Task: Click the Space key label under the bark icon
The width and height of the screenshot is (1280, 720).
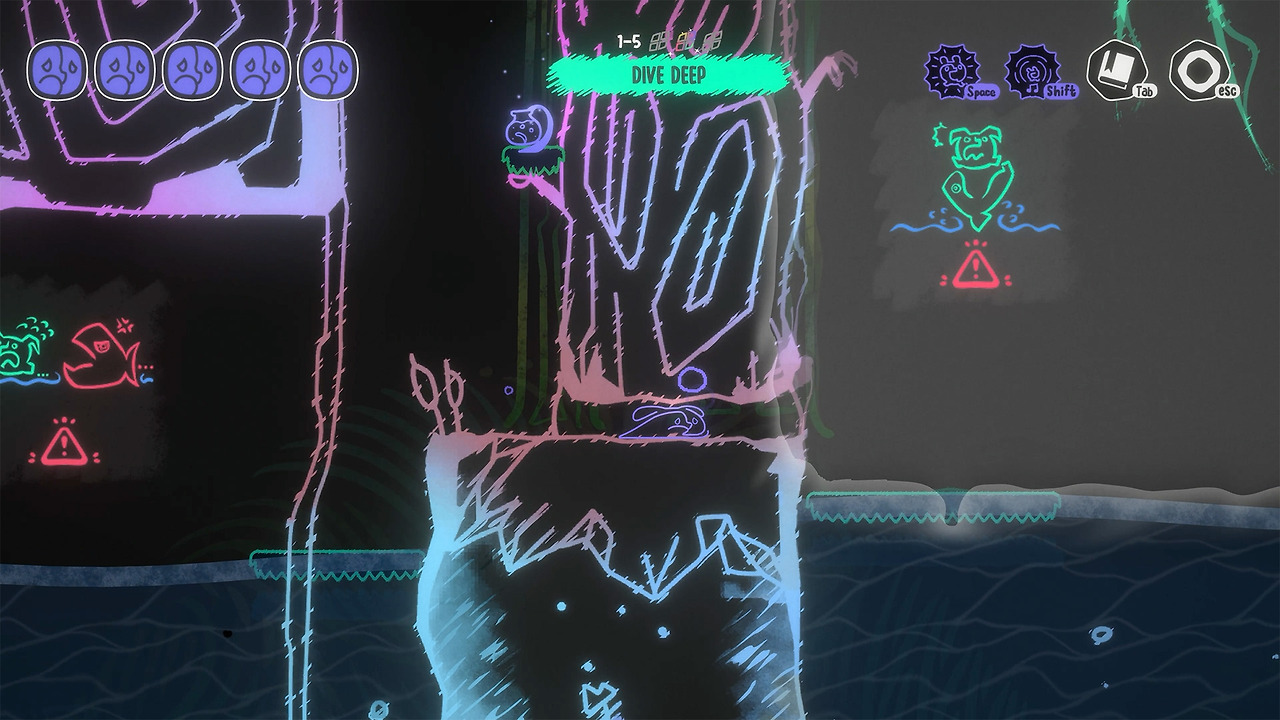Action: pyautogui.click(x=984, y=92)
